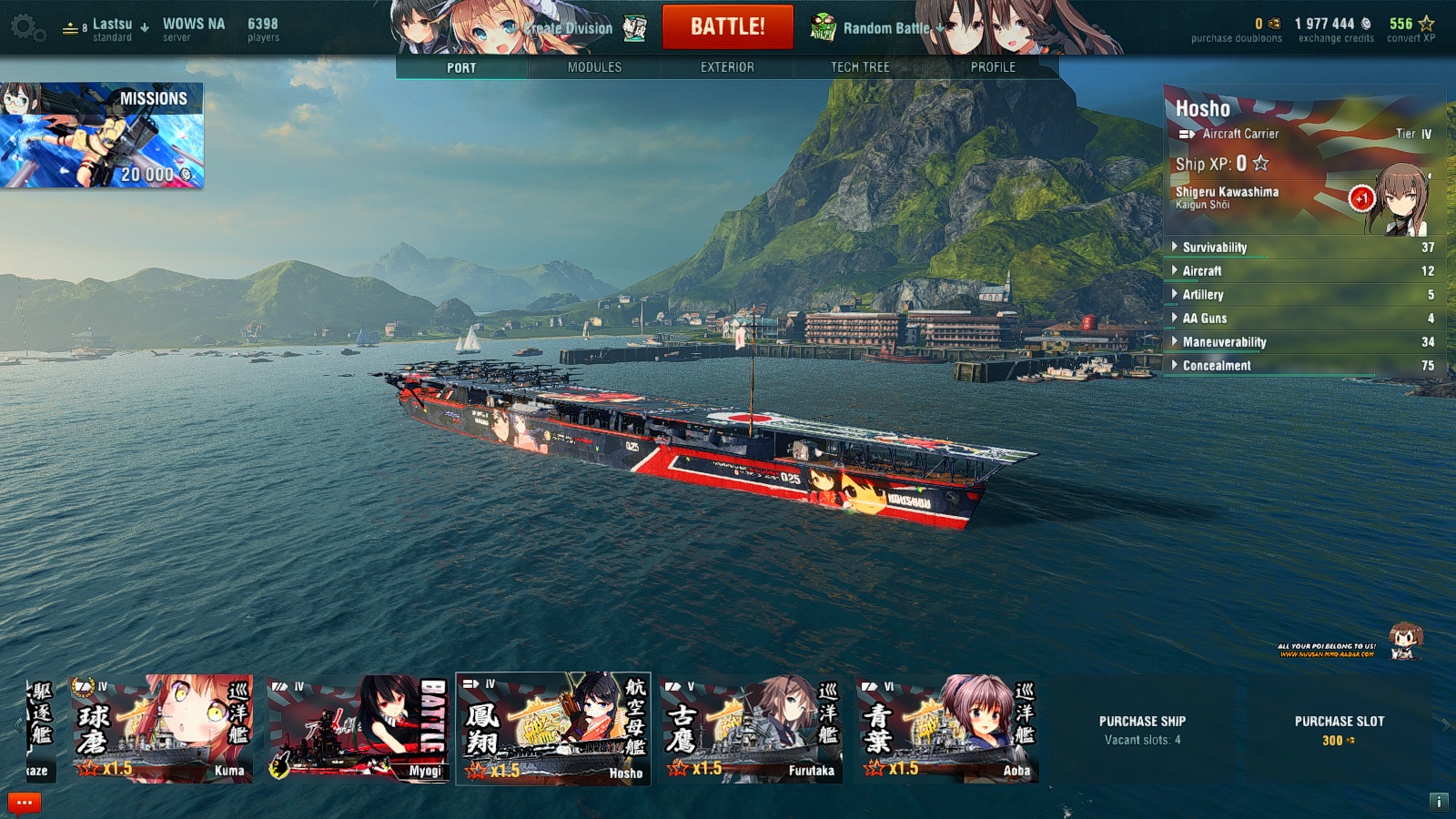Viewport: 1456px width, 819px height.
Task: Open the settings gear menu
Action: click(x=27, y=28)
